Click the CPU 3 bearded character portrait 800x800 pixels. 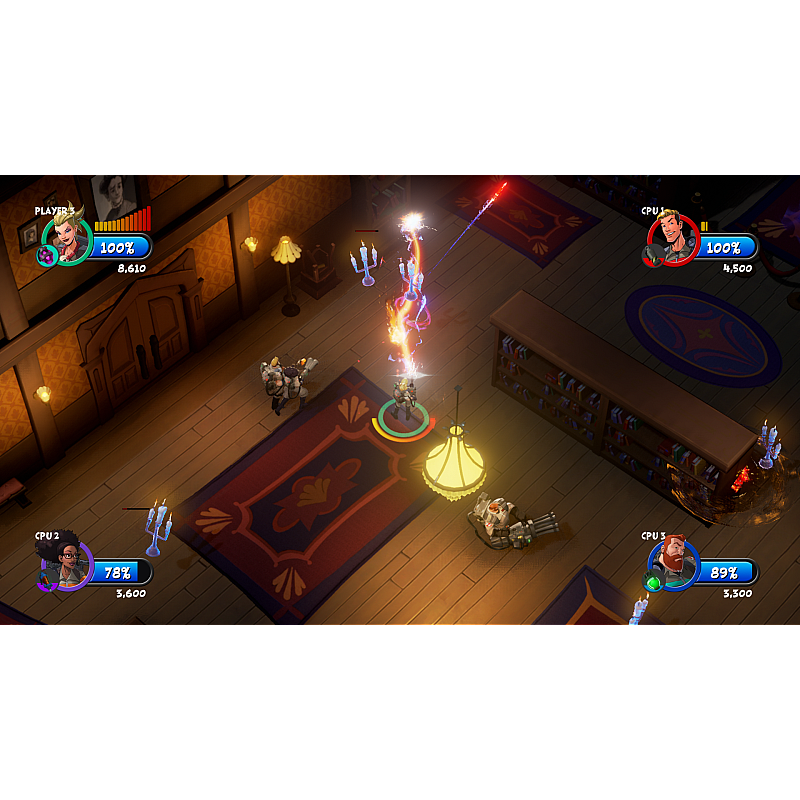coord(675,563)
